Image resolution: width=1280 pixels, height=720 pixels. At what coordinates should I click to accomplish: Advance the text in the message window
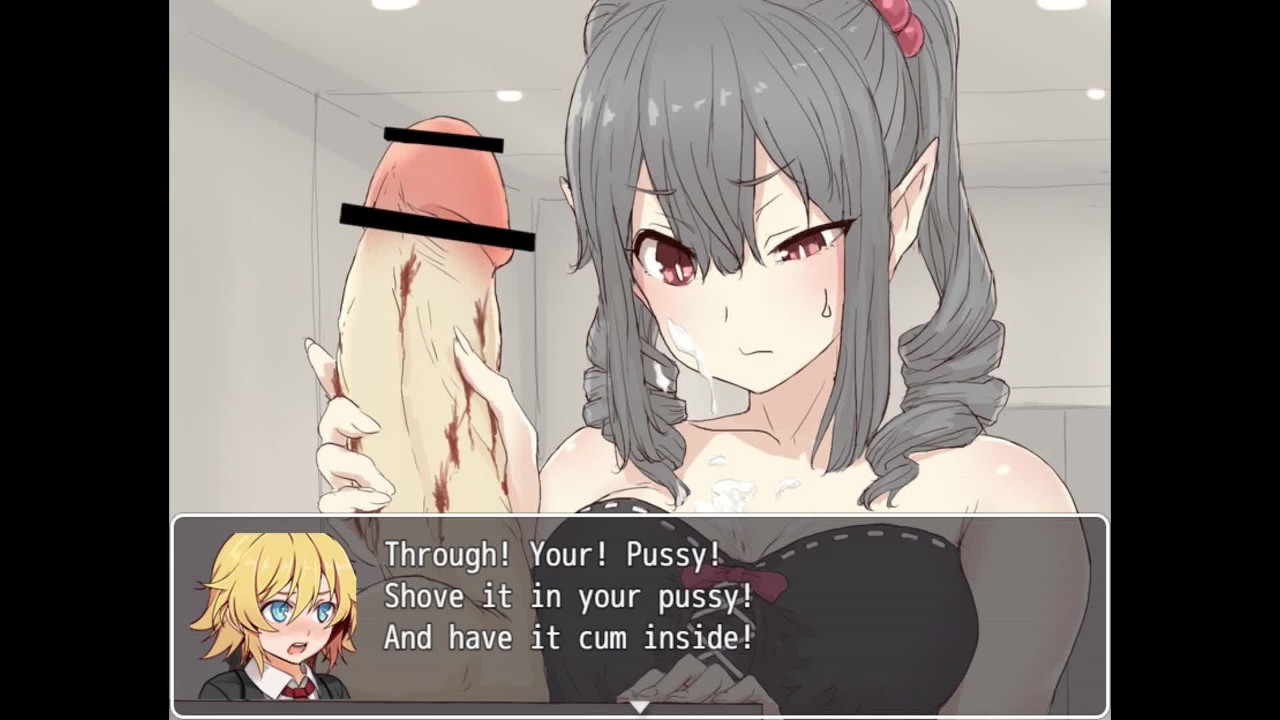[x=640, y=612]
